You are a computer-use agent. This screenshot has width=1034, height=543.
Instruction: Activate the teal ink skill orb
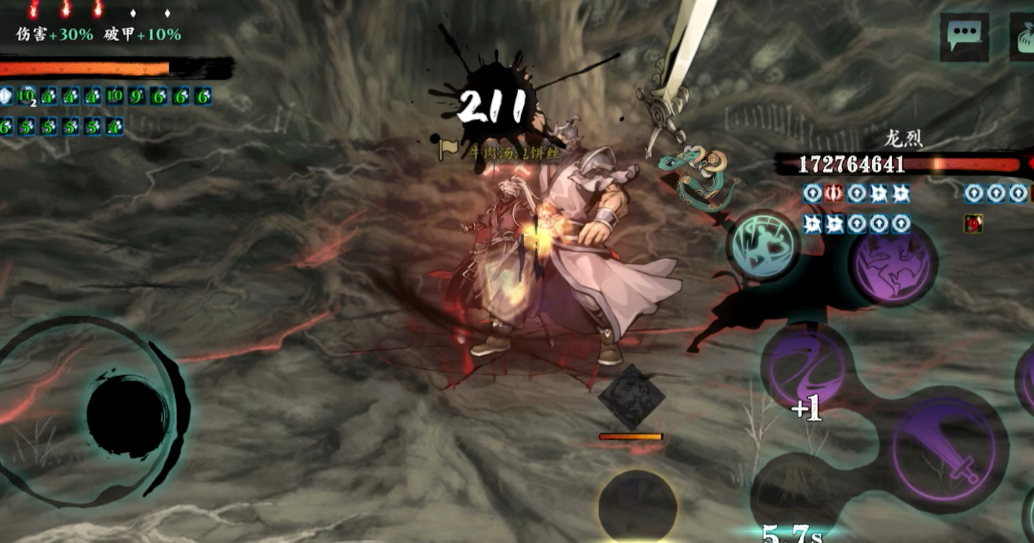[765, 246]
